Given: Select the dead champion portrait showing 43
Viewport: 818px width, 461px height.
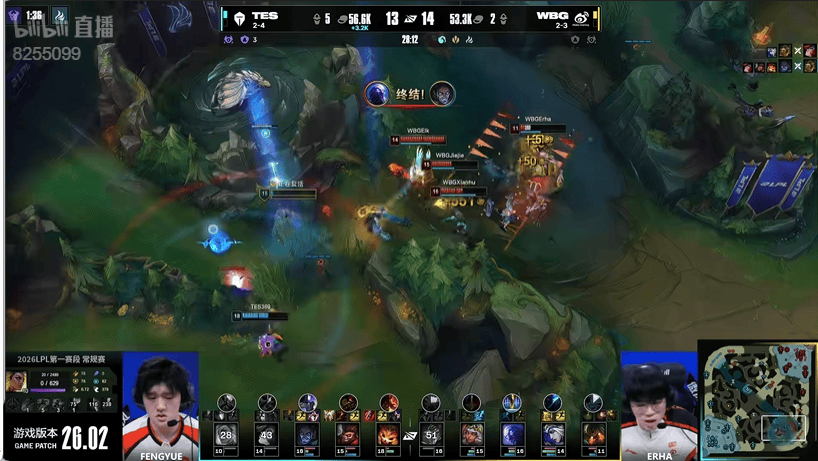Looking at the screenshot, I should click(266, 435).
